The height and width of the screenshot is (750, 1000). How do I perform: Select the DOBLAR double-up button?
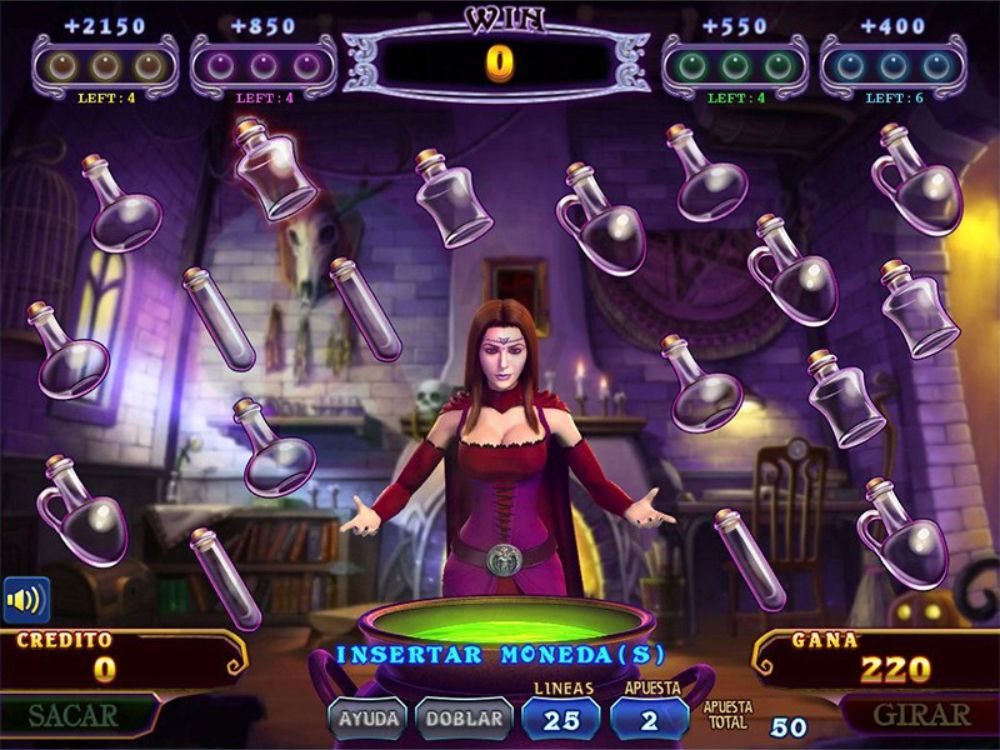coord(464,718)
